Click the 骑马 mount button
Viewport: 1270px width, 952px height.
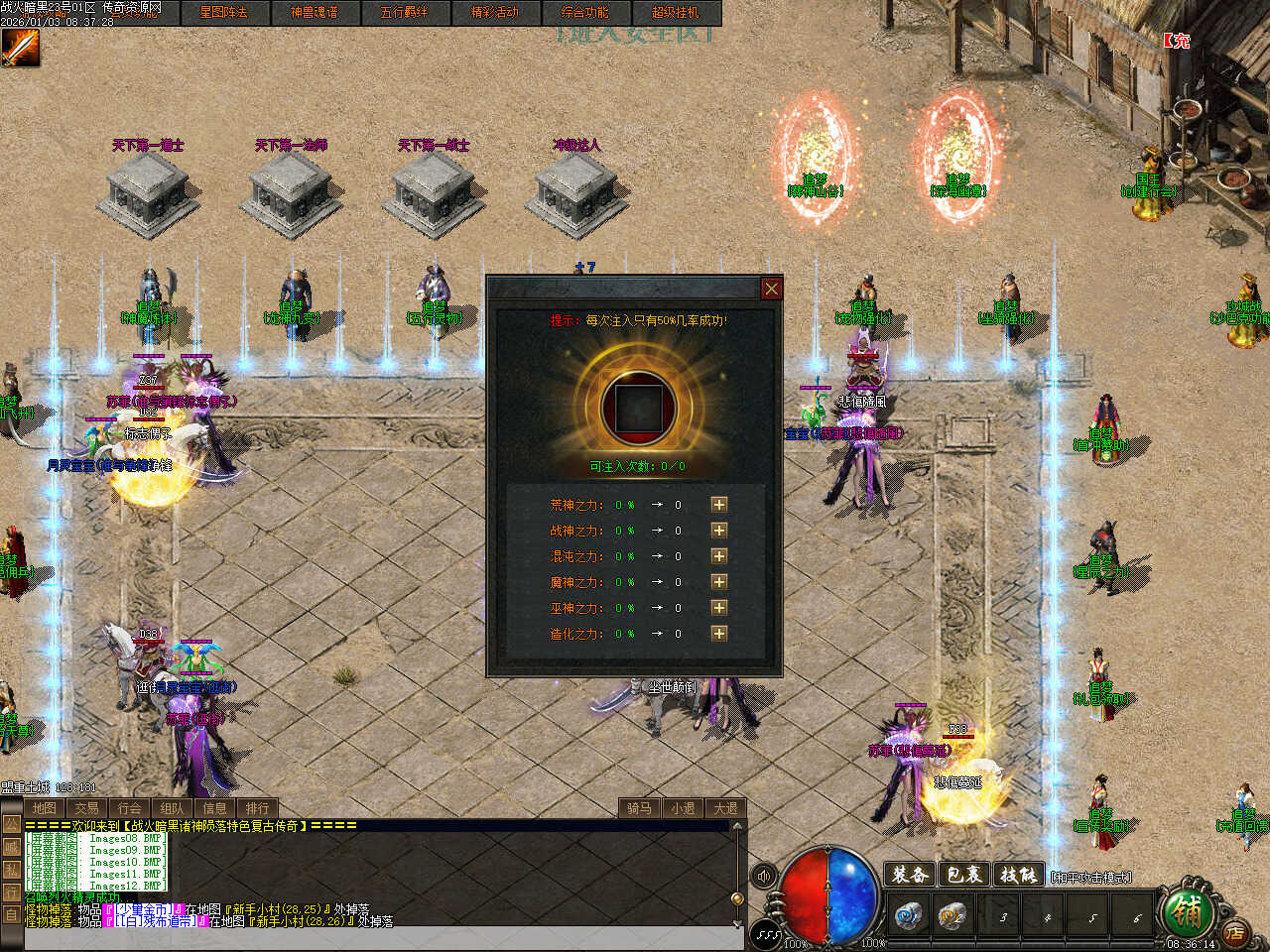point(639,808)
